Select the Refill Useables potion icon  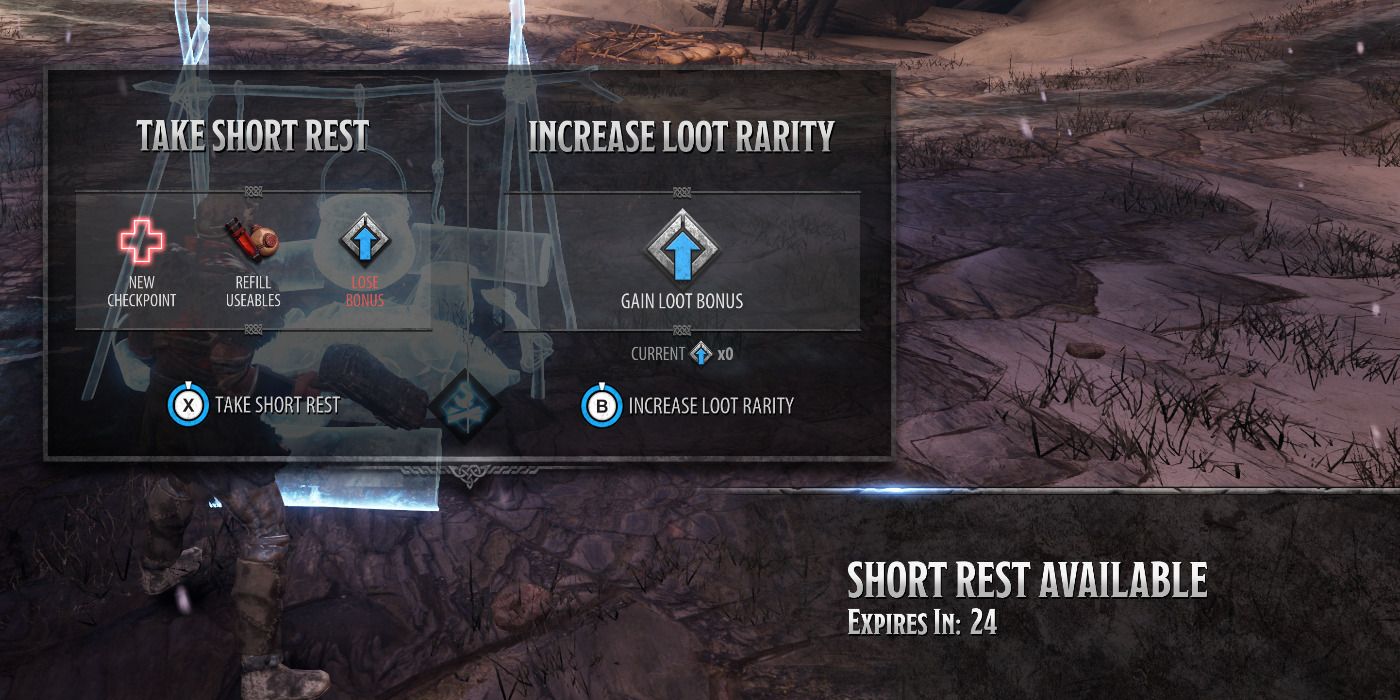coord(254,241)
